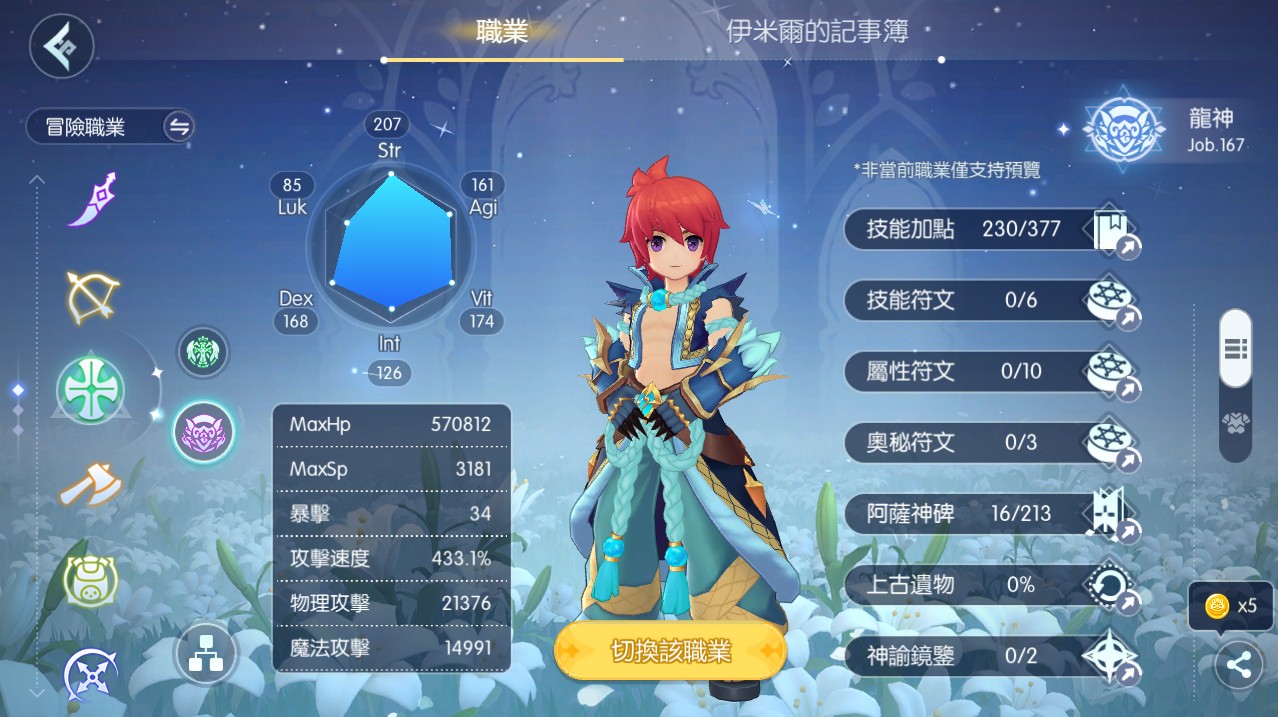Image resolution: width=1278 pixels, height=717 pixels.
Task: Select the green cross class icon
Action: pyautogui.click(x=91, y=391)
